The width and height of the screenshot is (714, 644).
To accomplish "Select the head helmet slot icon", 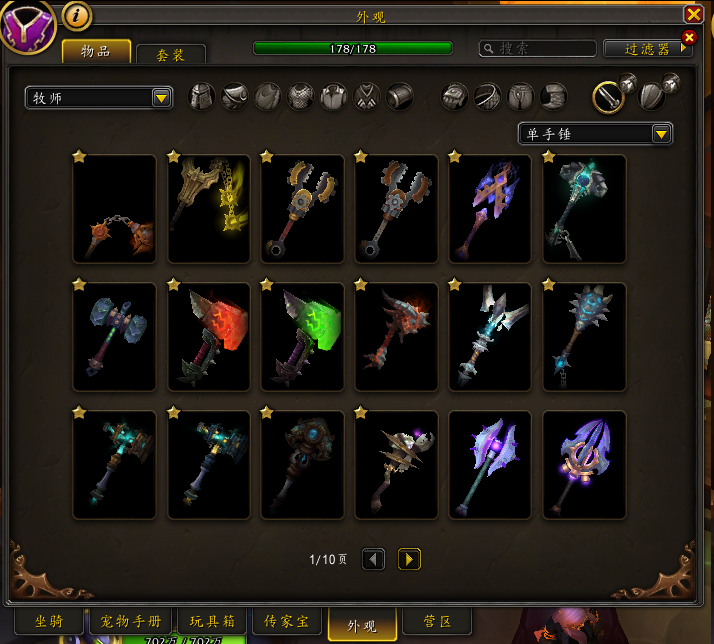I will point(203,96).
